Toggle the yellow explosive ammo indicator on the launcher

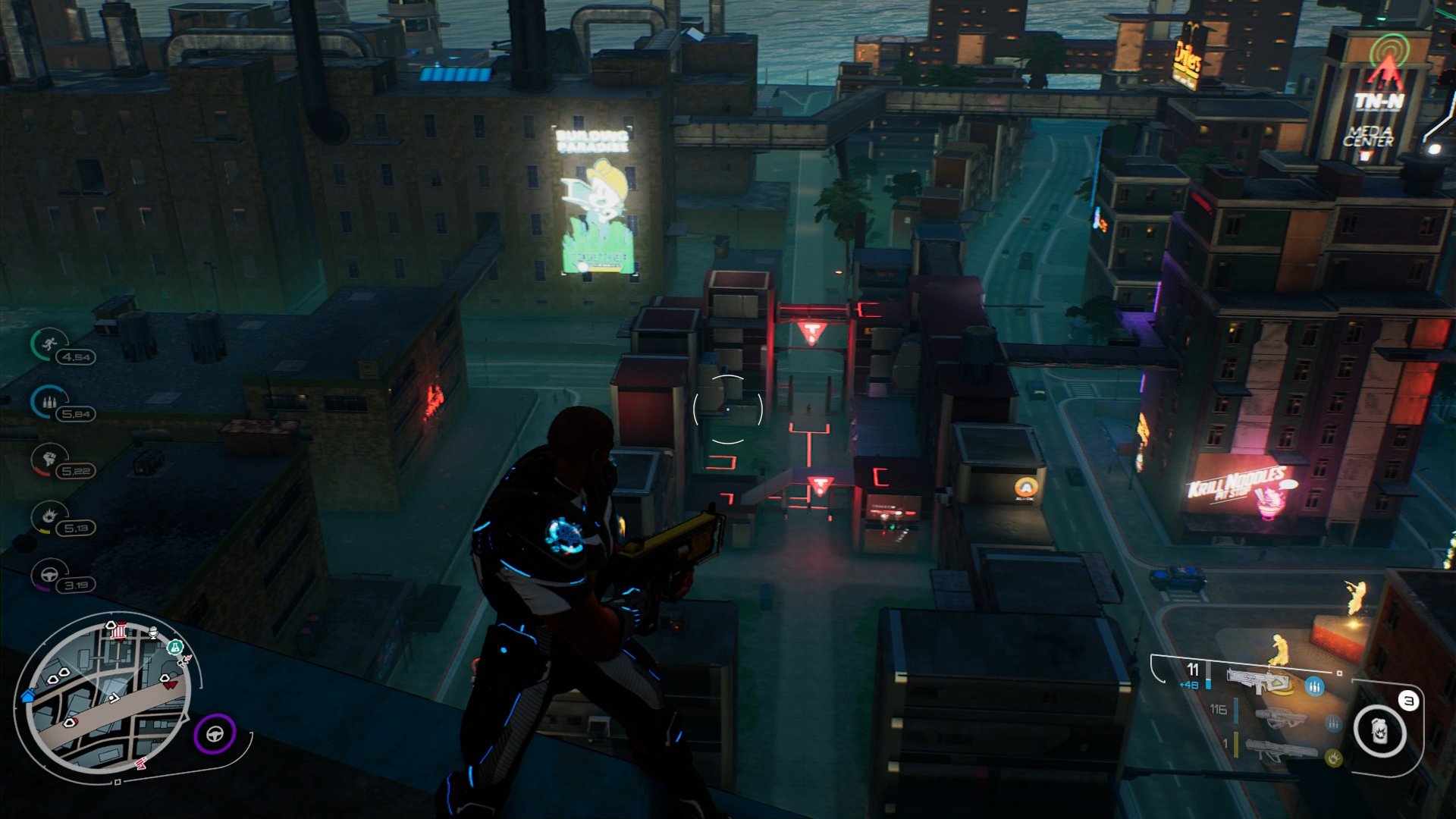[1334, 758]
